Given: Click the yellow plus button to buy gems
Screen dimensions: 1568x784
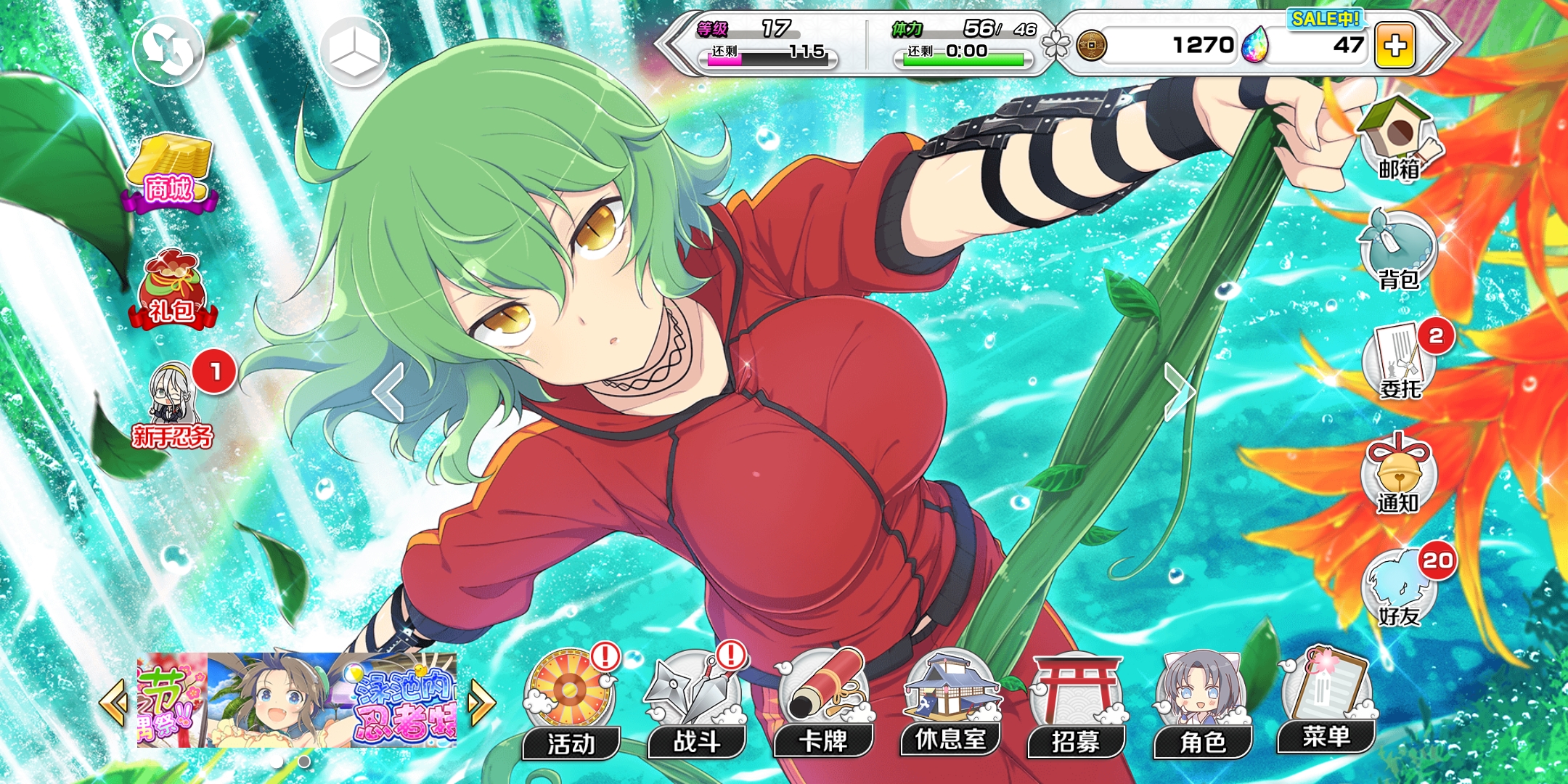Looking at the screenshot, I should (x=1395, y=46).
